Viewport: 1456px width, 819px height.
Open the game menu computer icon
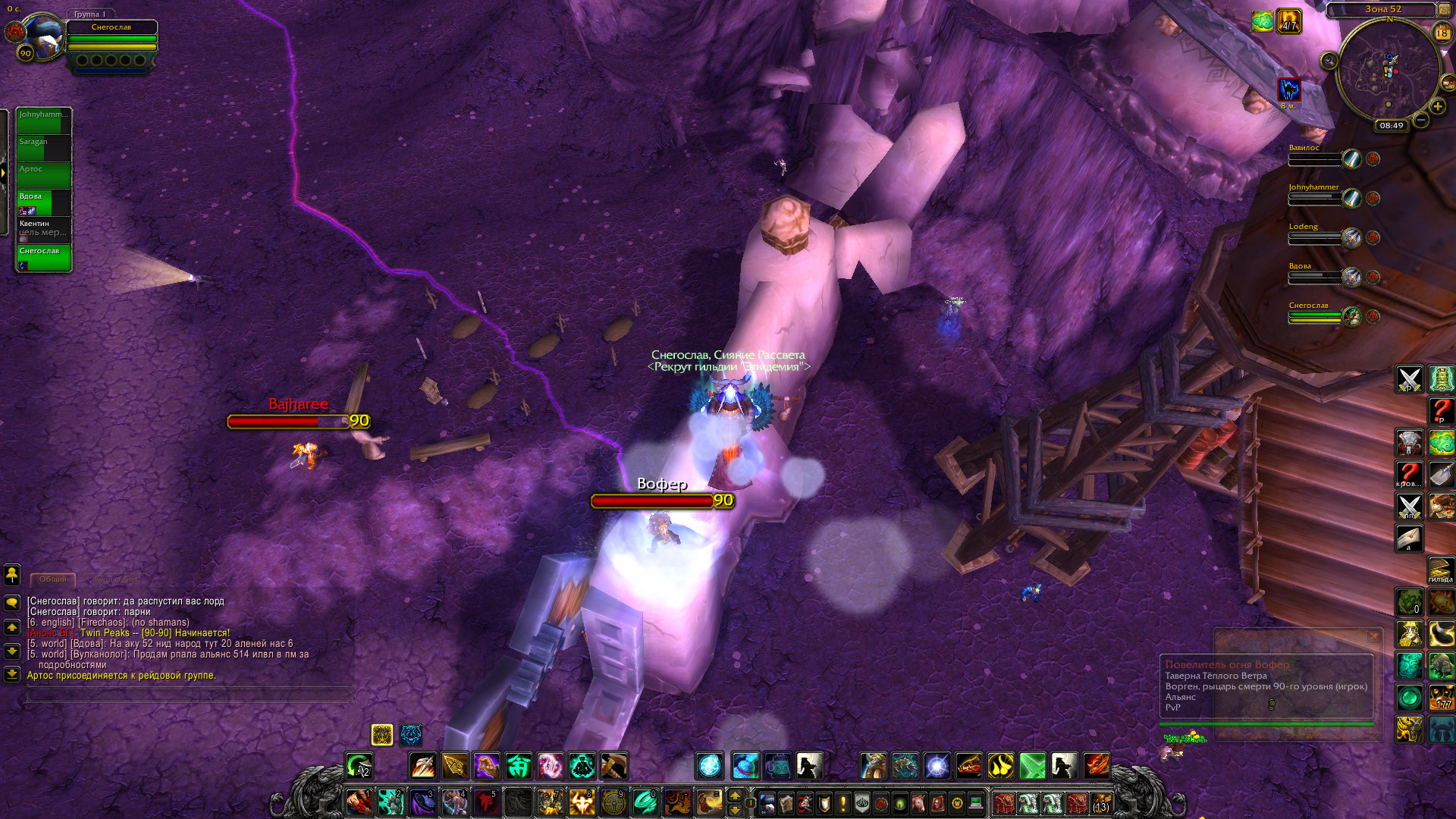coord(976,802)
